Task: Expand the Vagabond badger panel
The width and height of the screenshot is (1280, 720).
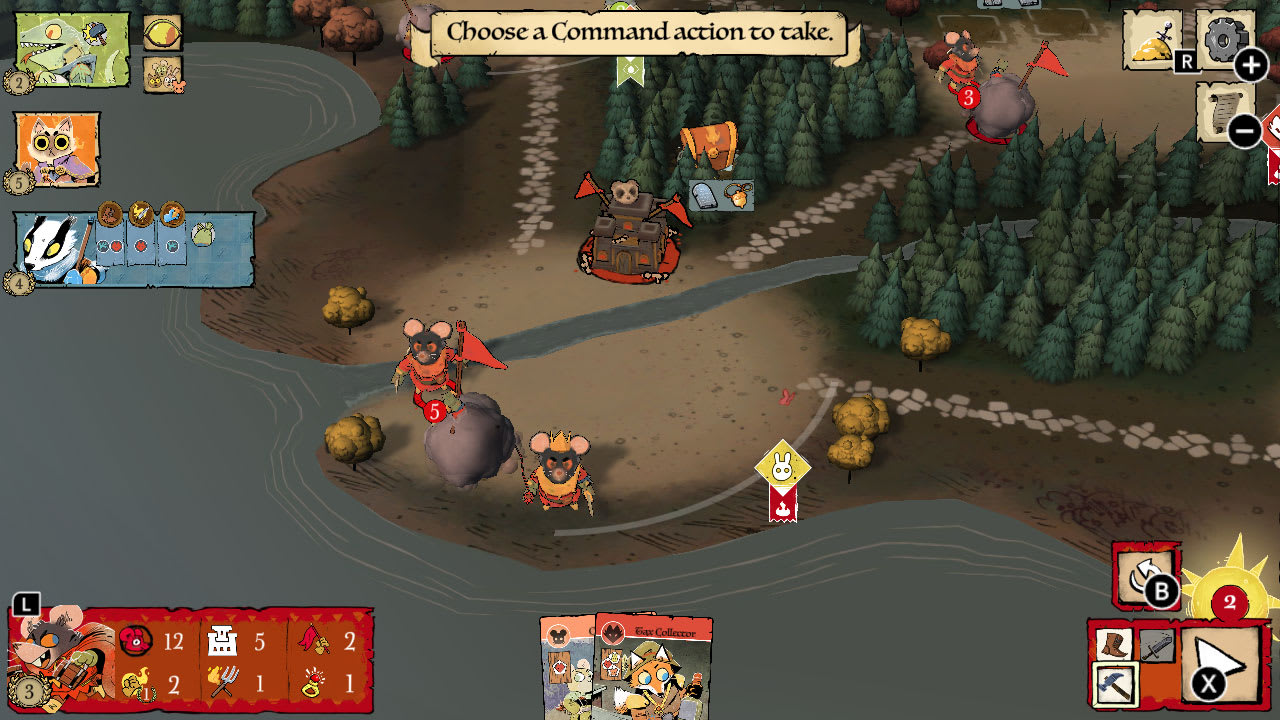Action: tap(50, 250)
